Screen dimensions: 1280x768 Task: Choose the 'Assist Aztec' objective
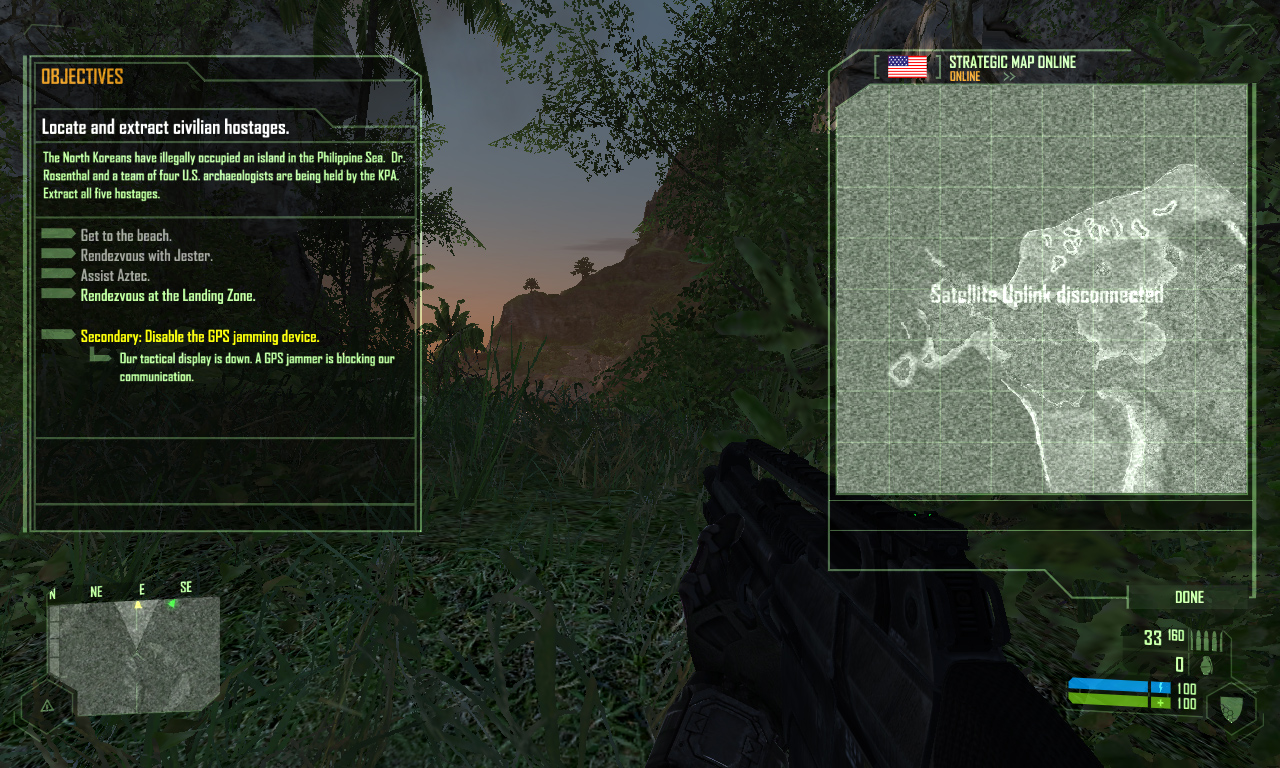point(115,275)
